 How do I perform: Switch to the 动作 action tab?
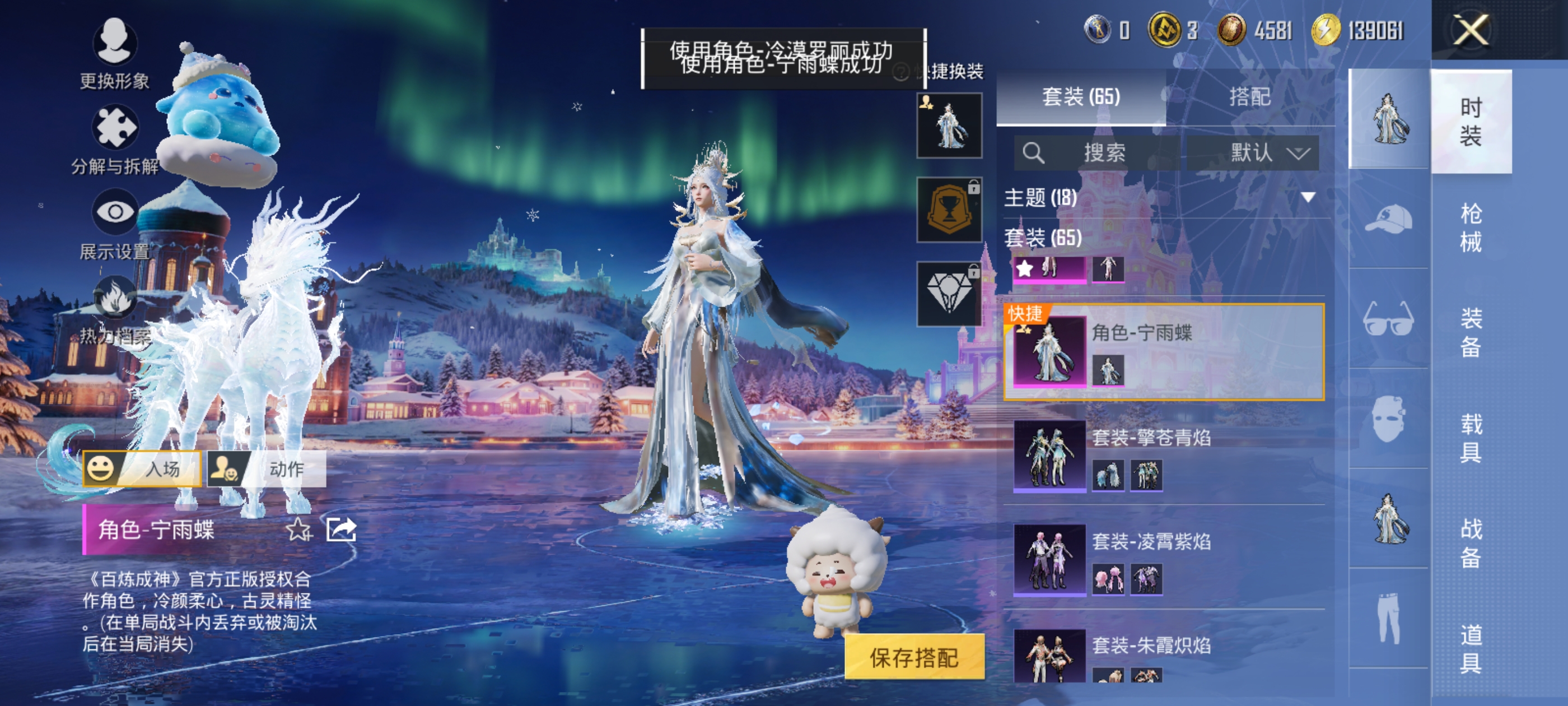point(267,468)
